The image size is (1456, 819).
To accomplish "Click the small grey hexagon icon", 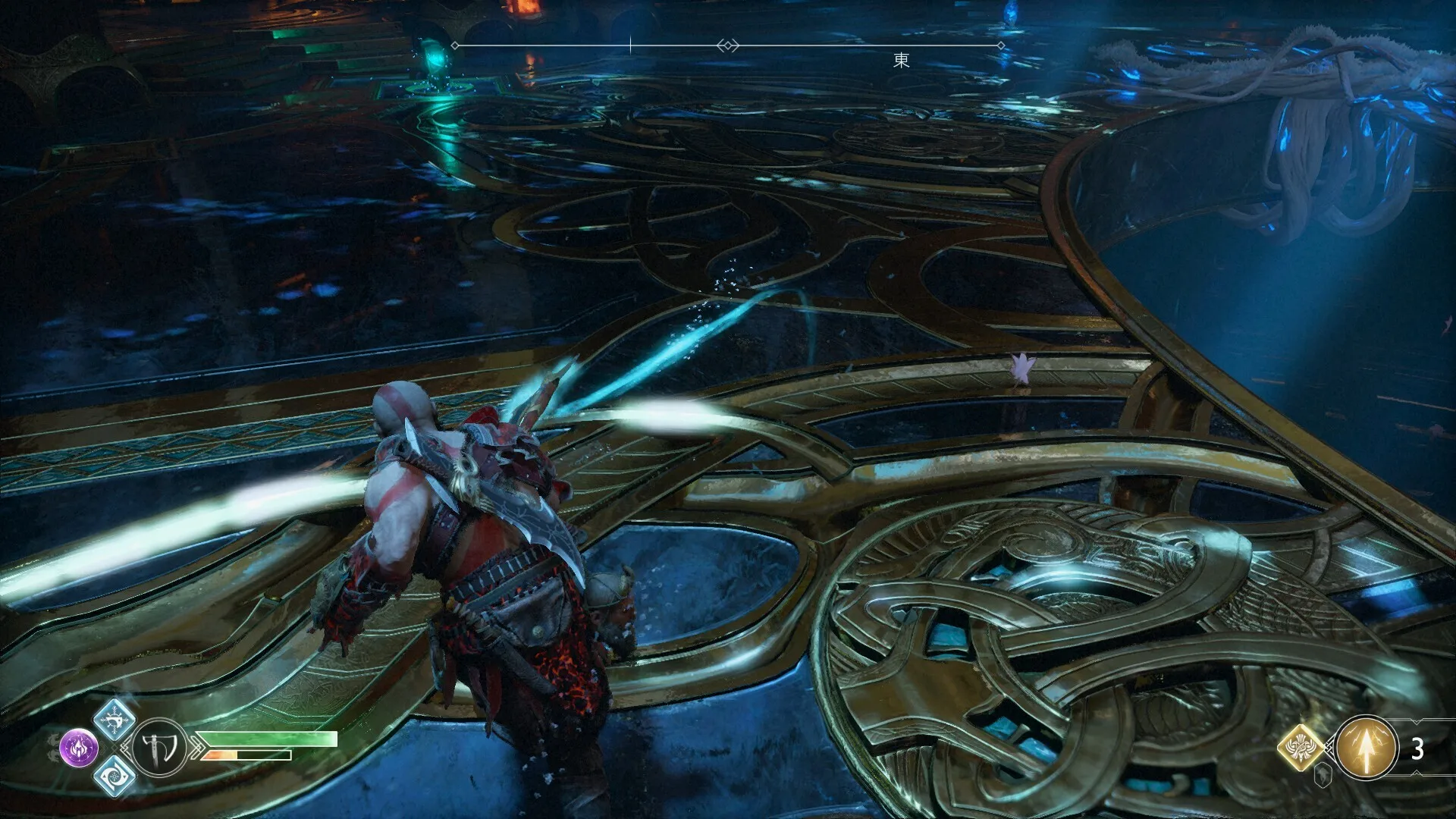I will (x=1323, y=775).
